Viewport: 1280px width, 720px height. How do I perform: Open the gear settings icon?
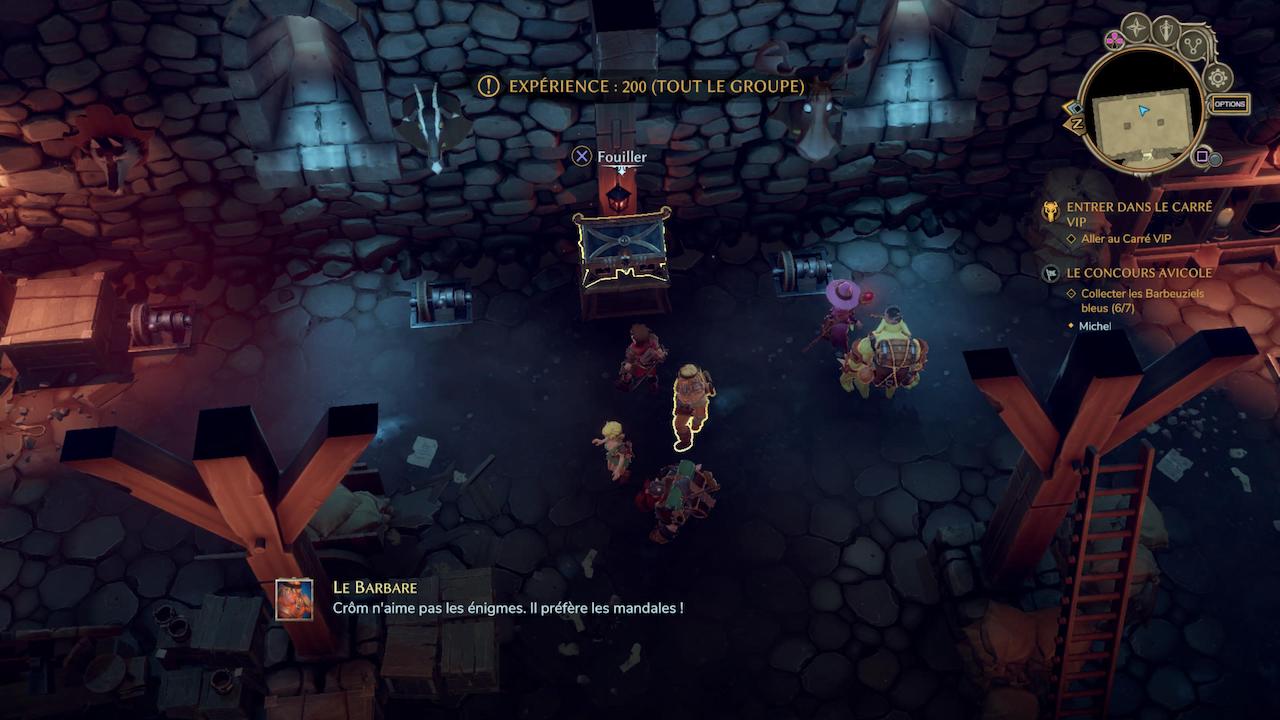coord(1218,78)
